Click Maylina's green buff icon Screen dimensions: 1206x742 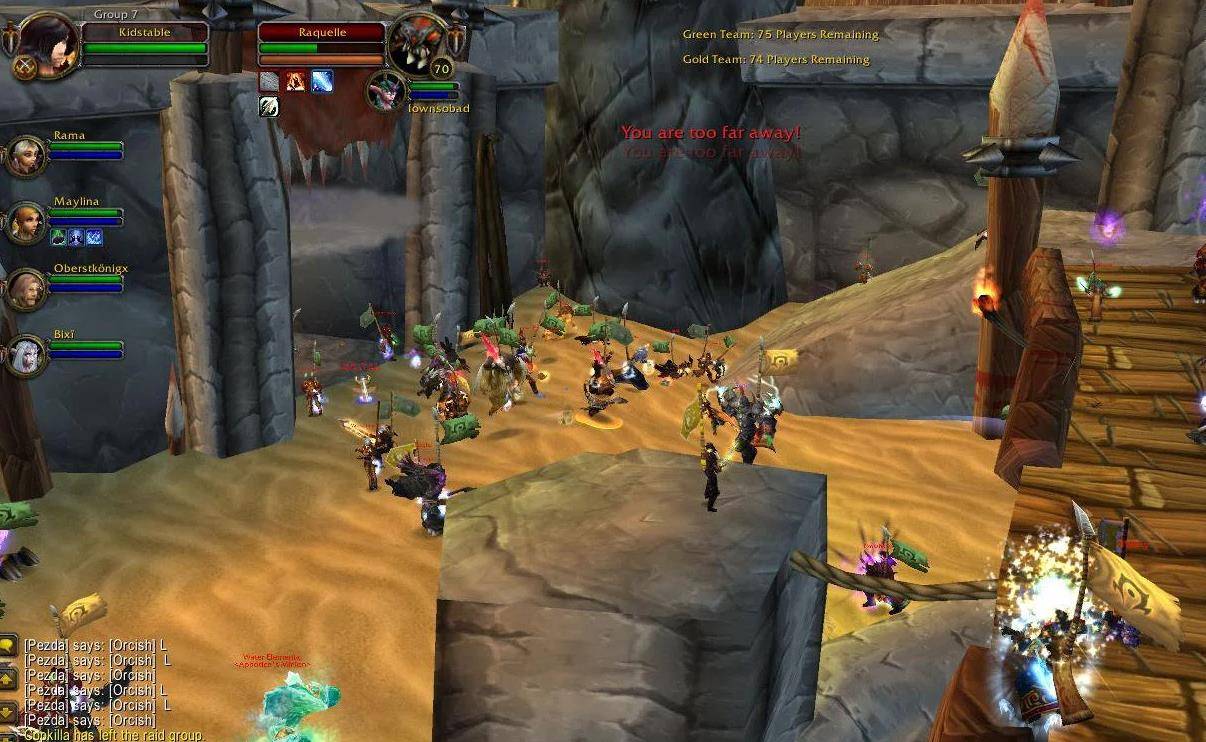(x=58, y=237)
